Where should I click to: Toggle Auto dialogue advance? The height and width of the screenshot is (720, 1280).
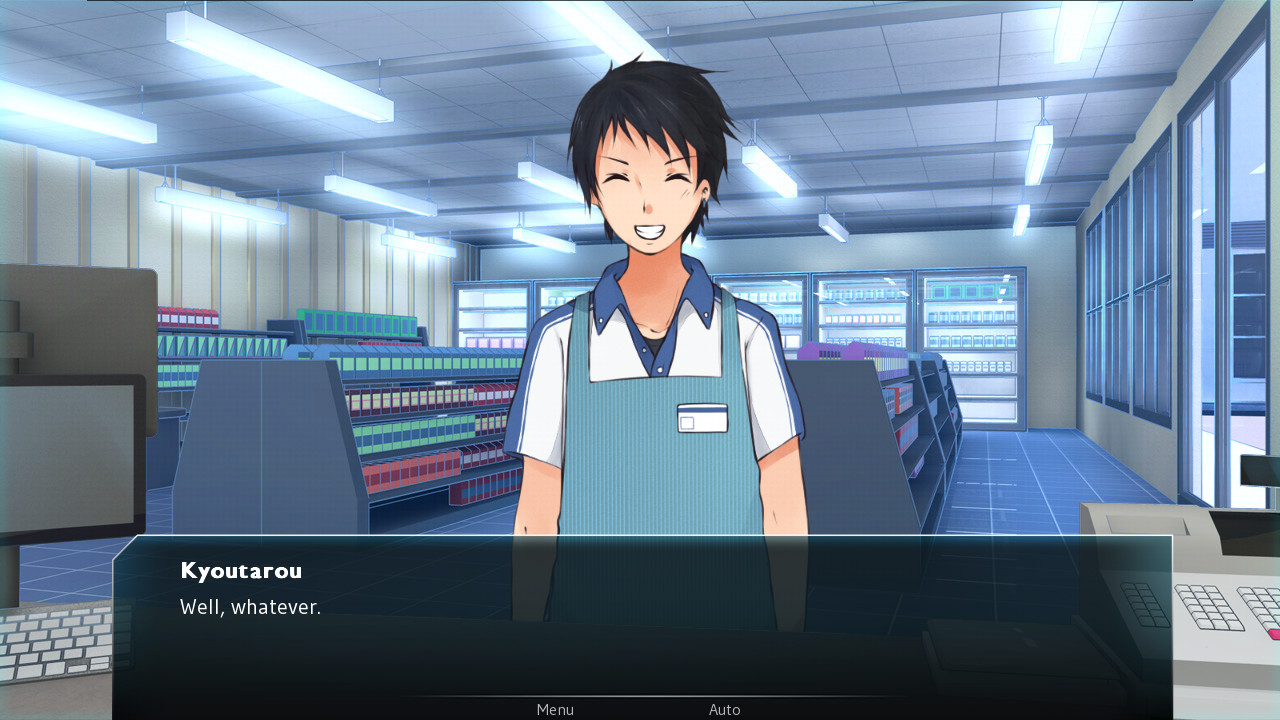point(725,710)
